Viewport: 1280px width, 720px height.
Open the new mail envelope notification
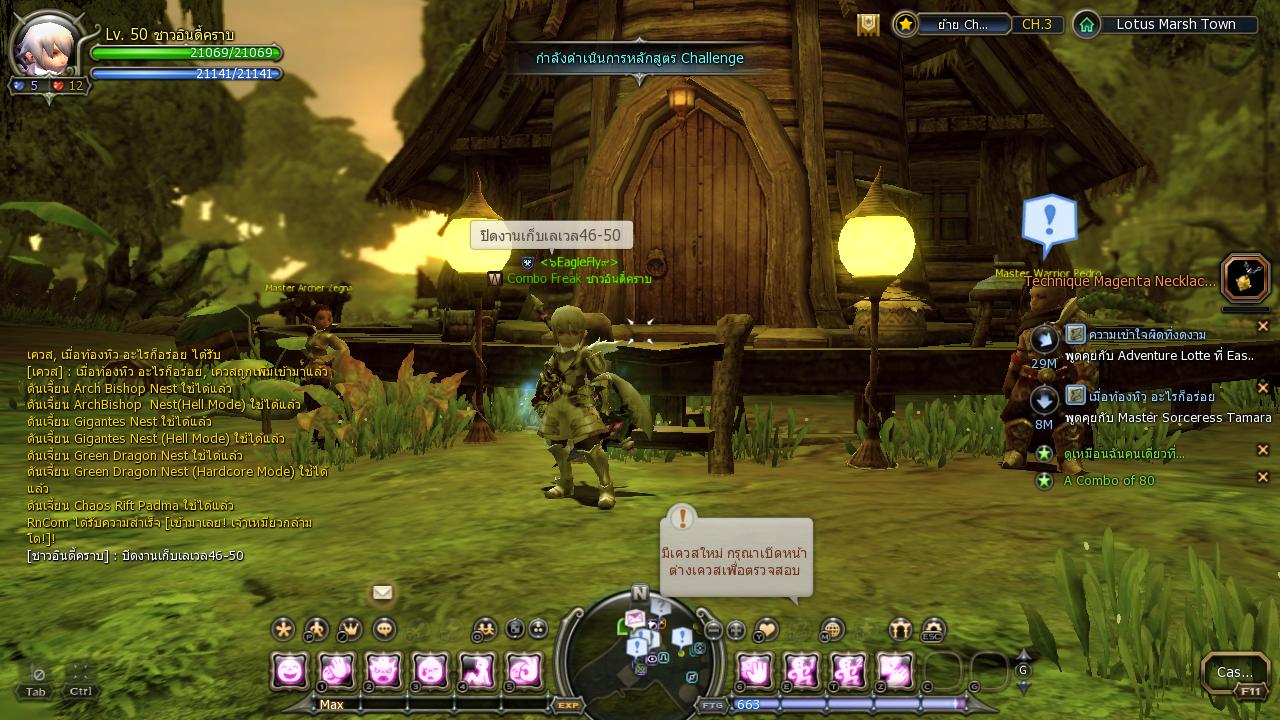click(382, 592)
